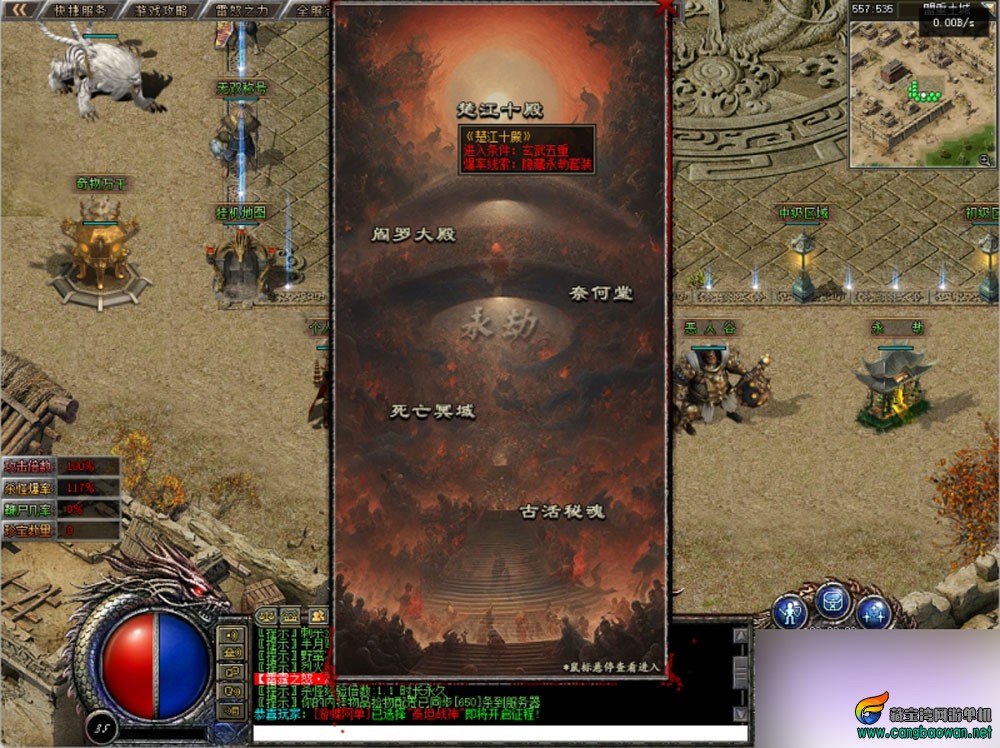Viewport: 1000px width, 748px height.
Task: Close the dungeon selection panel
Action: (x=664, y=8)
